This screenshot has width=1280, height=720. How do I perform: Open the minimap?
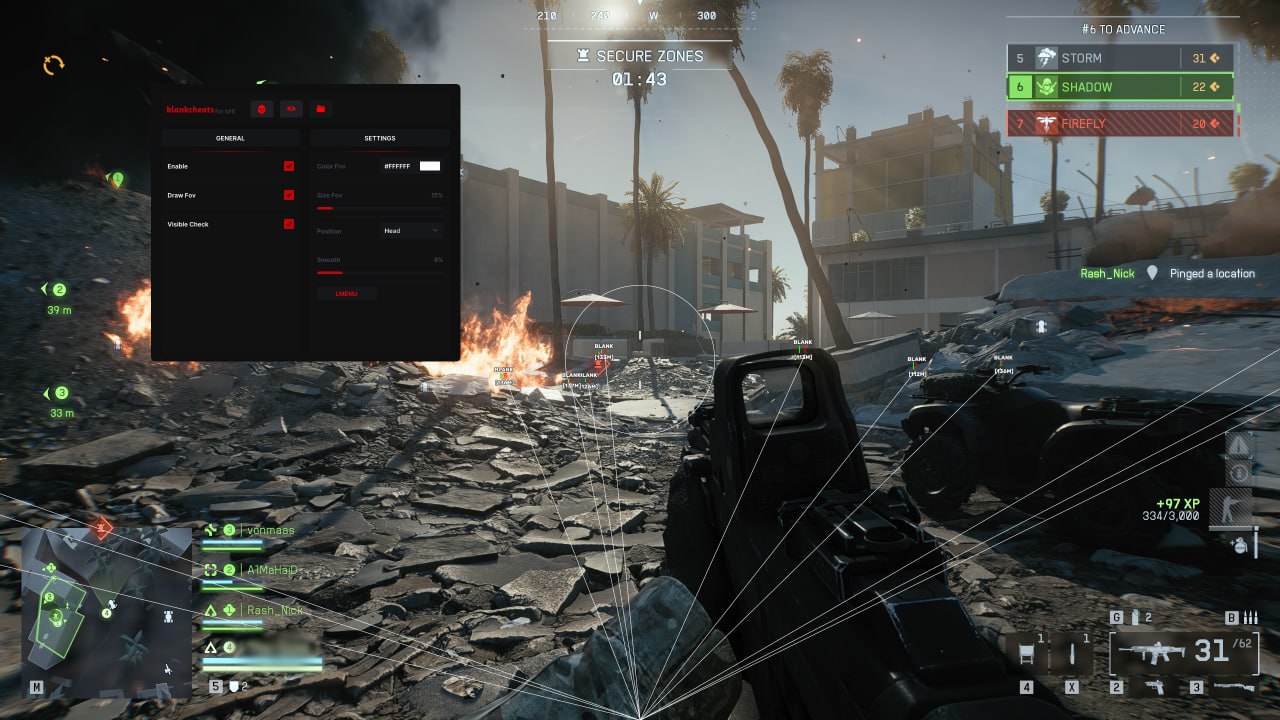tap(106, 612)
